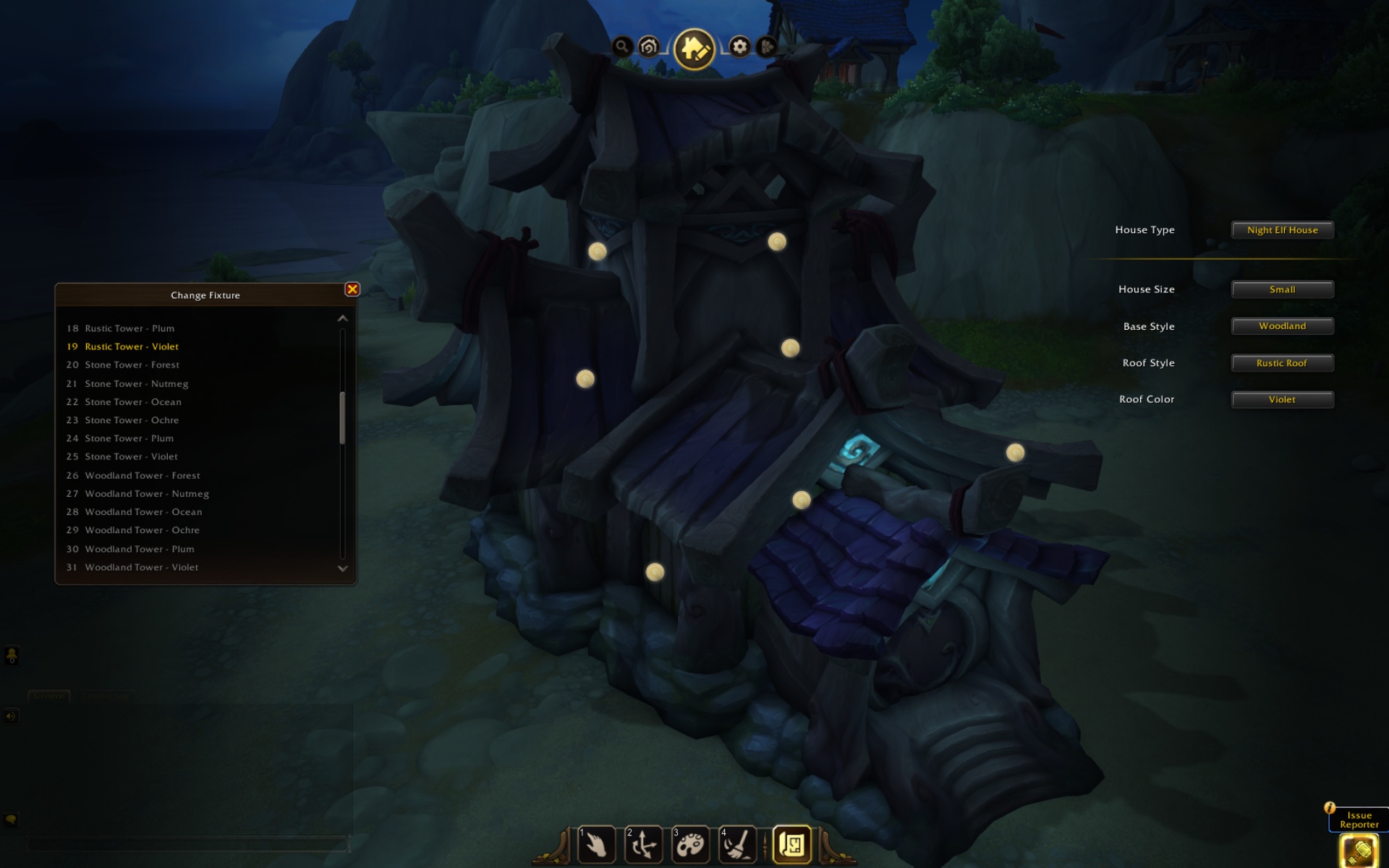Image resolution: width=1389 pixels, height=868 pixels.
Task: Open the Base Style Woodland selector
Action: click(1282, 326)
